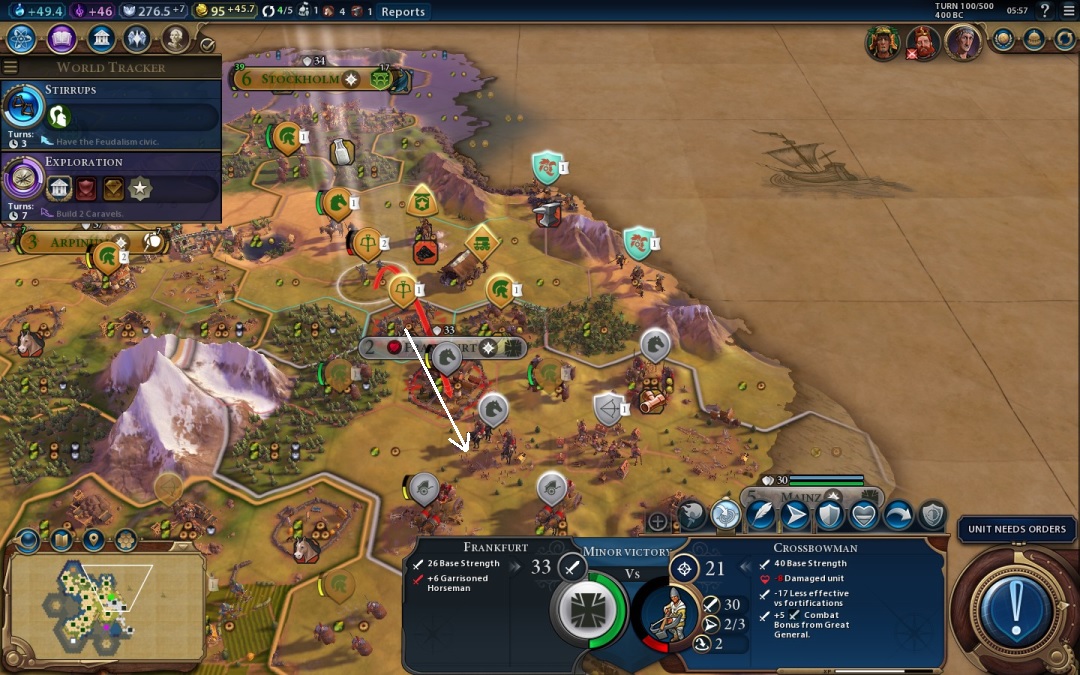Open the help question mark menu
This screenshot has width=1080, height=675.
(x=1045, y=11)
